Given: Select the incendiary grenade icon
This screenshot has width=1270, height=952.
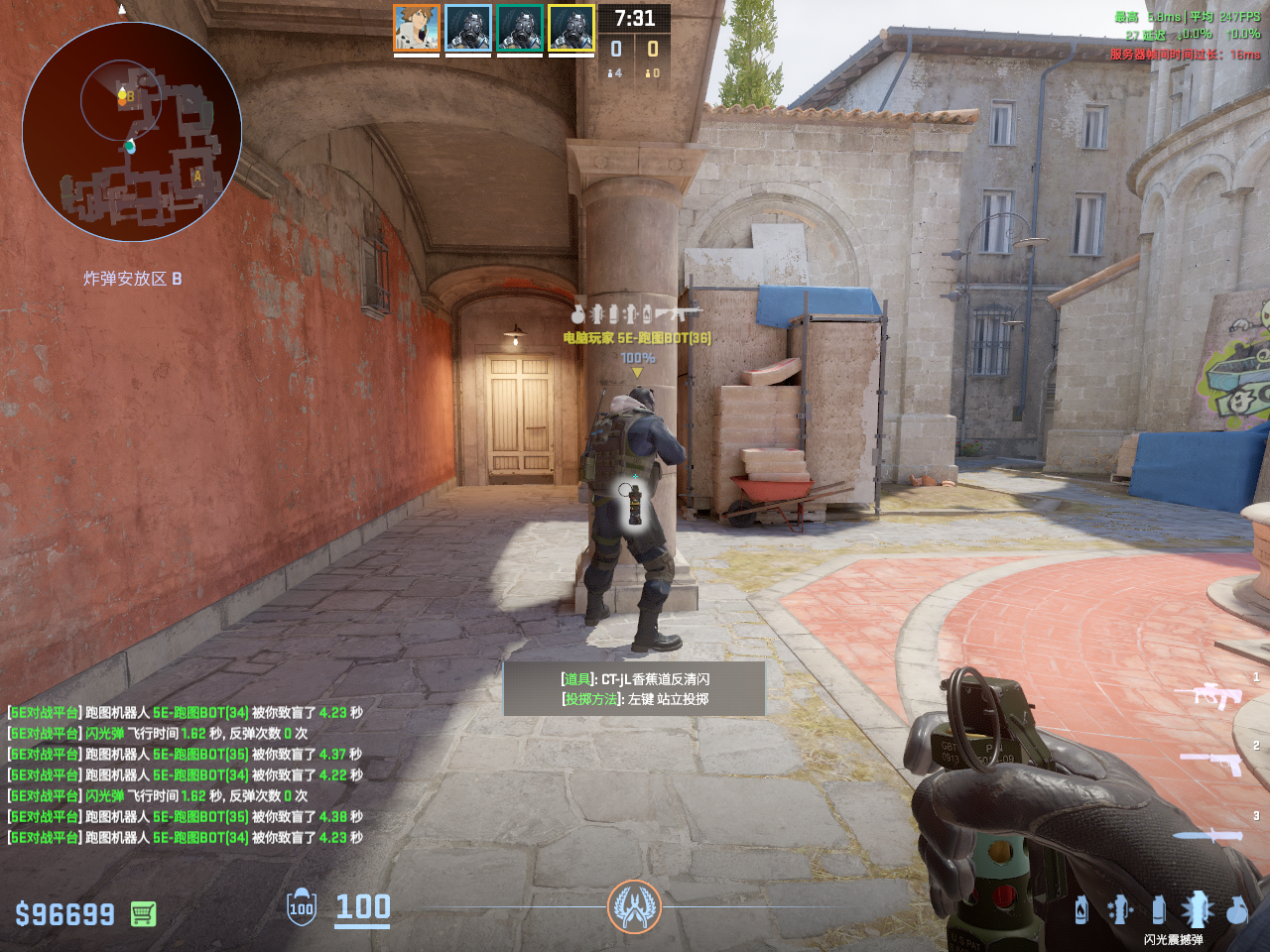Looking at the screenshot, I should pos(1081,909).
